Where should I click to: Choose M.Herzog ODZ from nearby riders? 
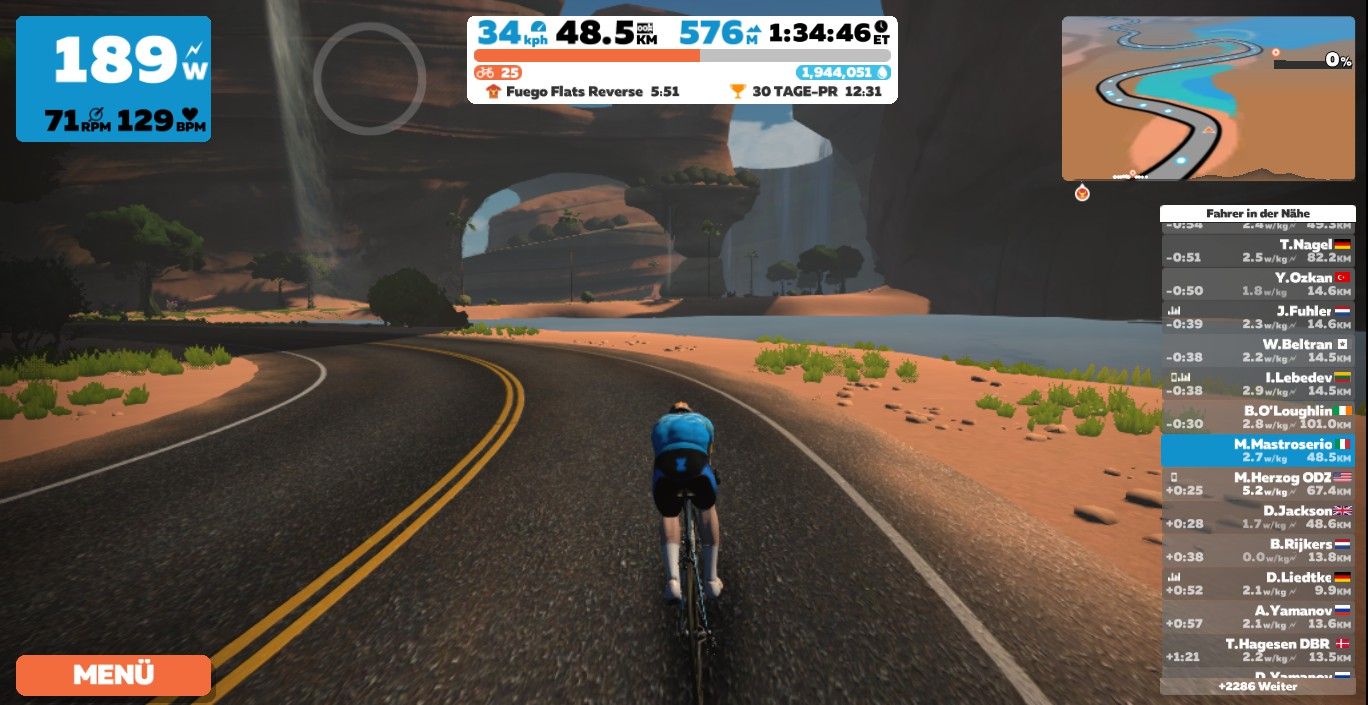coord(1257,484)
